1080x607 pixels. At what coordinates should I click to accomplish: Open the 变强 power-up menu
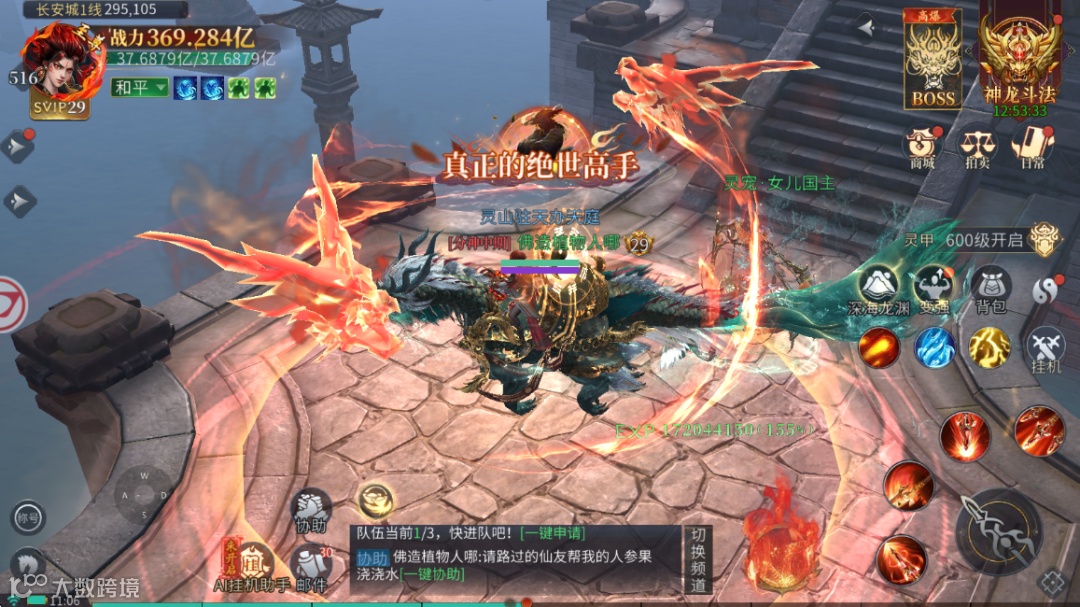(934, 290)
